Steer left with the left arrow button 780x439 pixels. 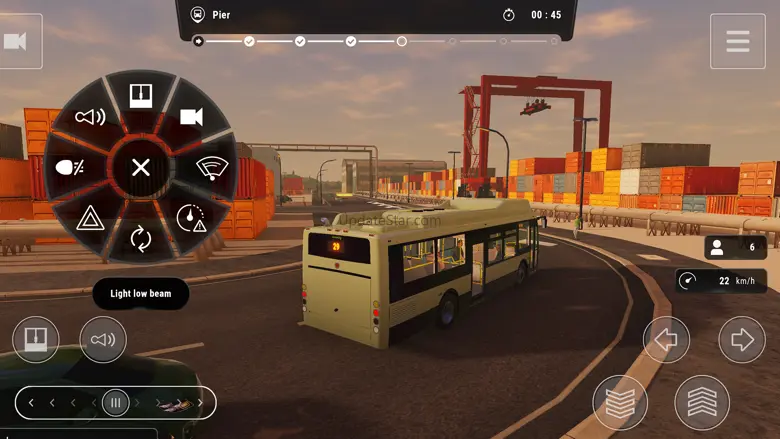pyautogui.click(x=666, y=340)
